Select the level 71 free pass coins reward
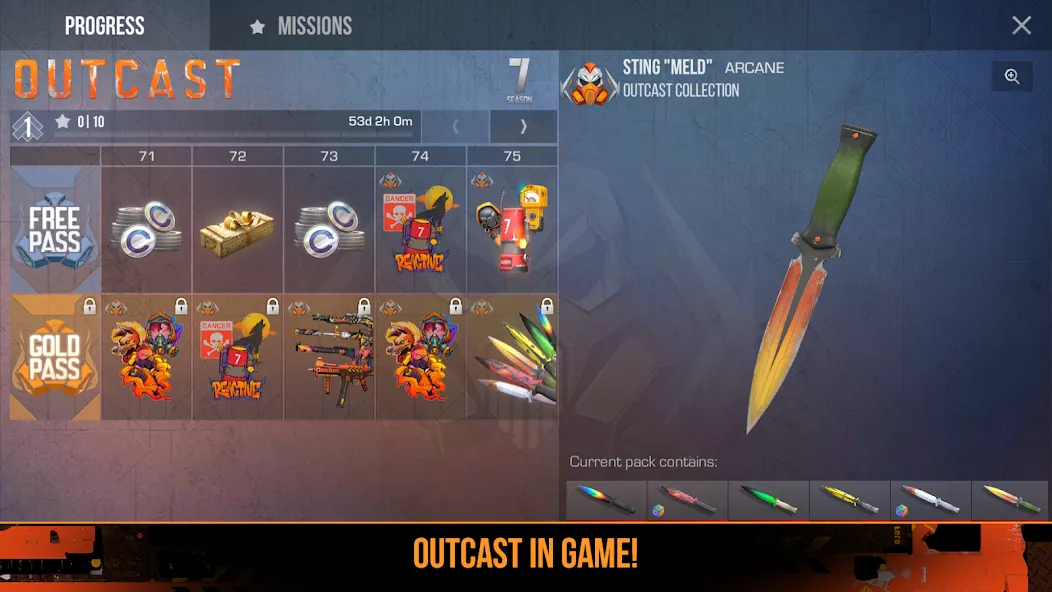This screenshot has height=592, width=1052. point(146,229)
